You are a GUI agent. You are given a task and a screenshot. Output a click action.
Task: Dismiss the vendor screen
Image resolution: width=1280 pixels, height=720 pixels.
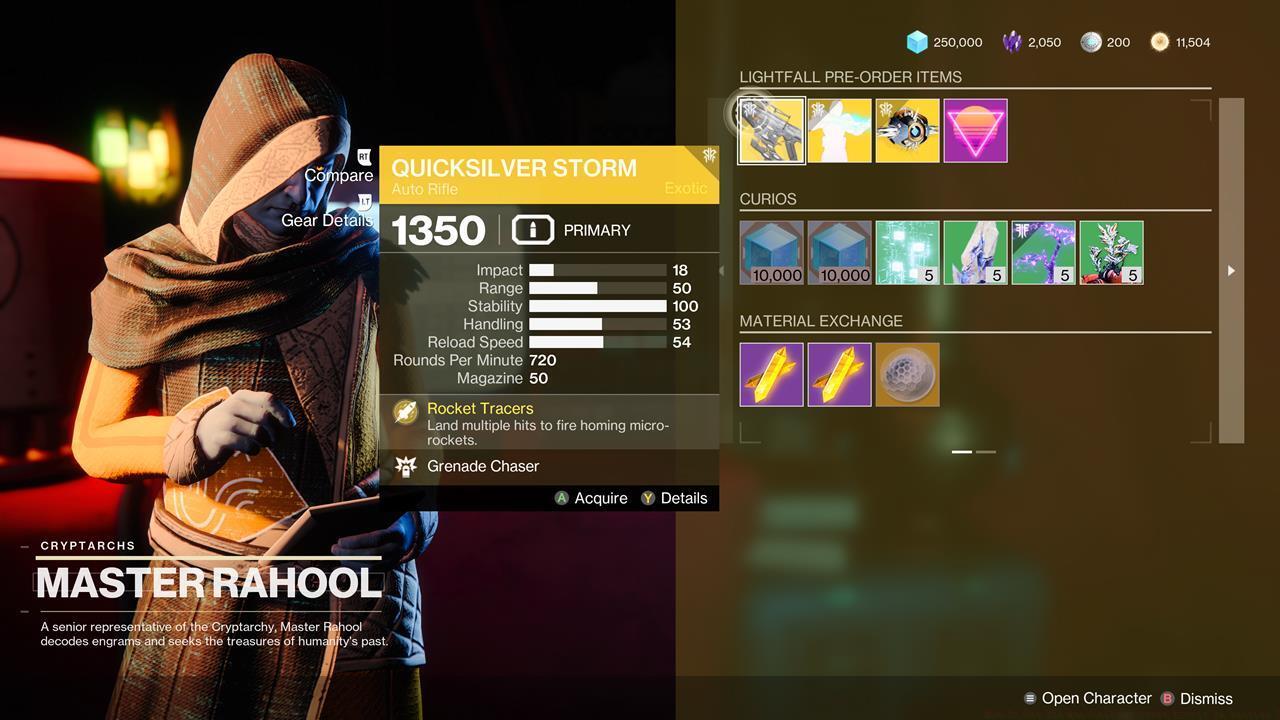tap(1205, 698)
